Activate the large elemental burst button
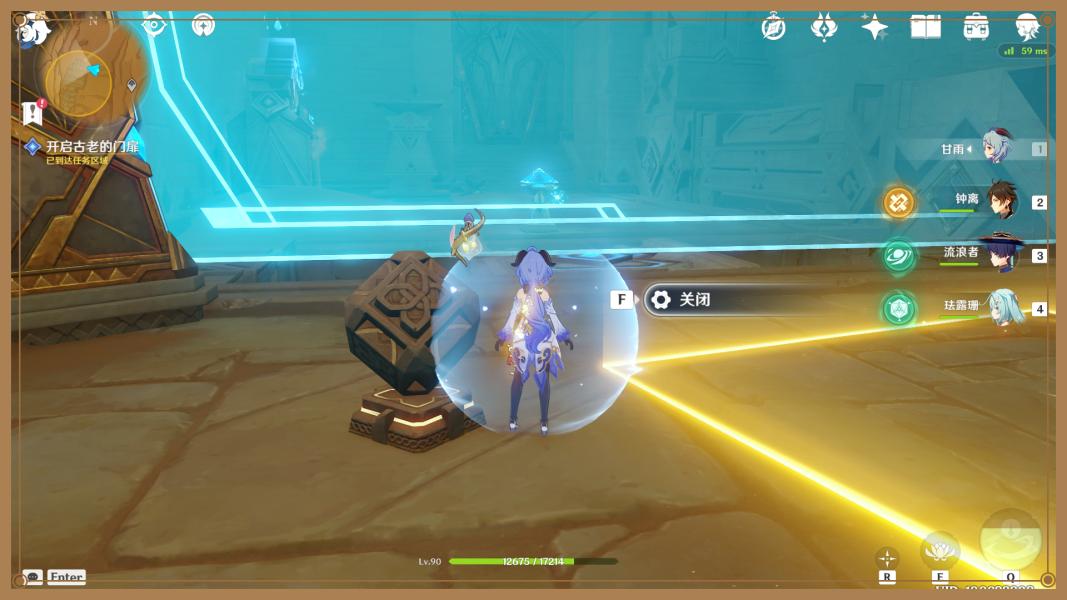Viewport: 1067px width, 600px height. point(1010,540)
